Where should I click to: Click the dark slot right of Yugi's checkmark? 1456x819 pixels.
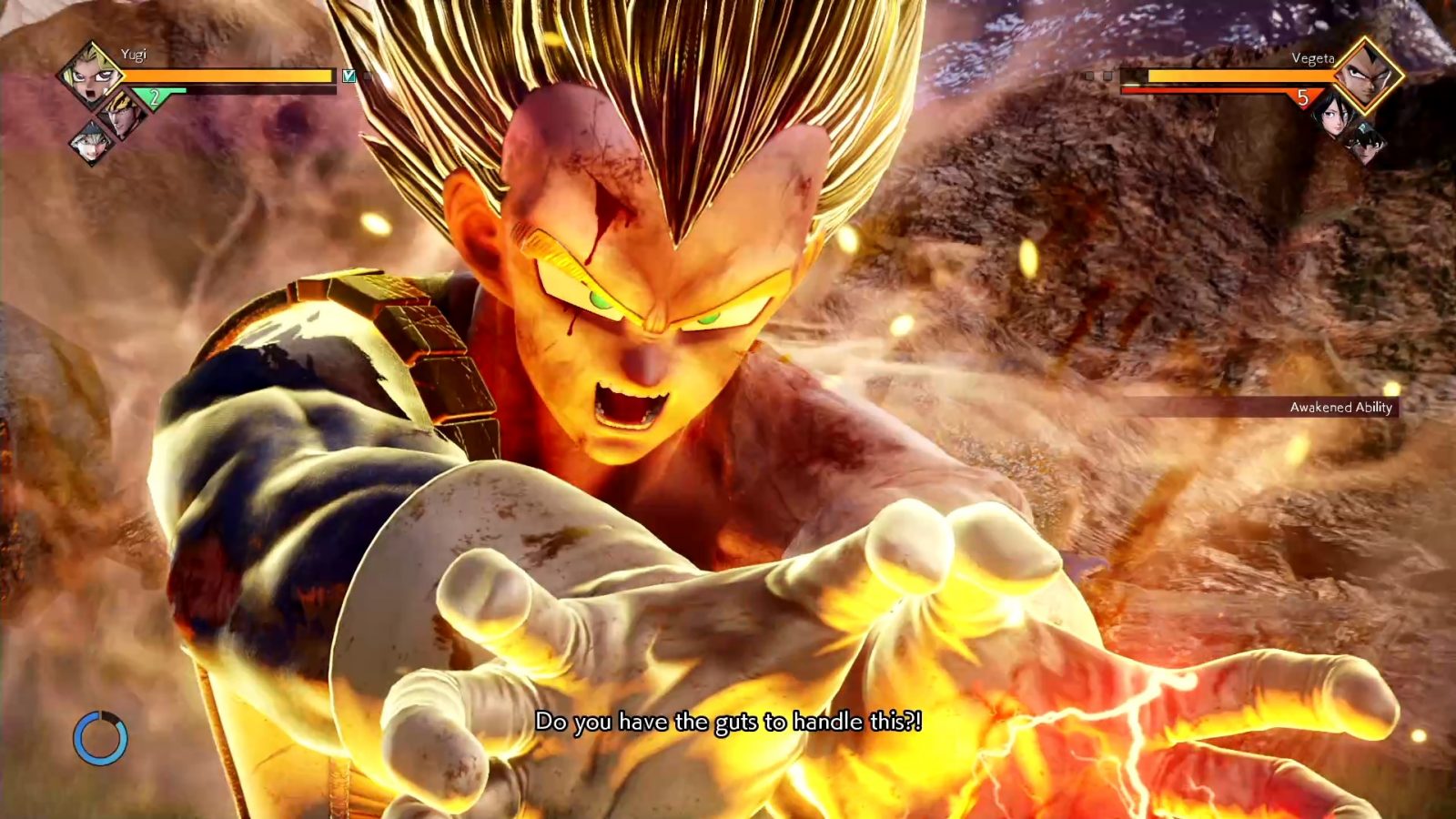point(367,76)
